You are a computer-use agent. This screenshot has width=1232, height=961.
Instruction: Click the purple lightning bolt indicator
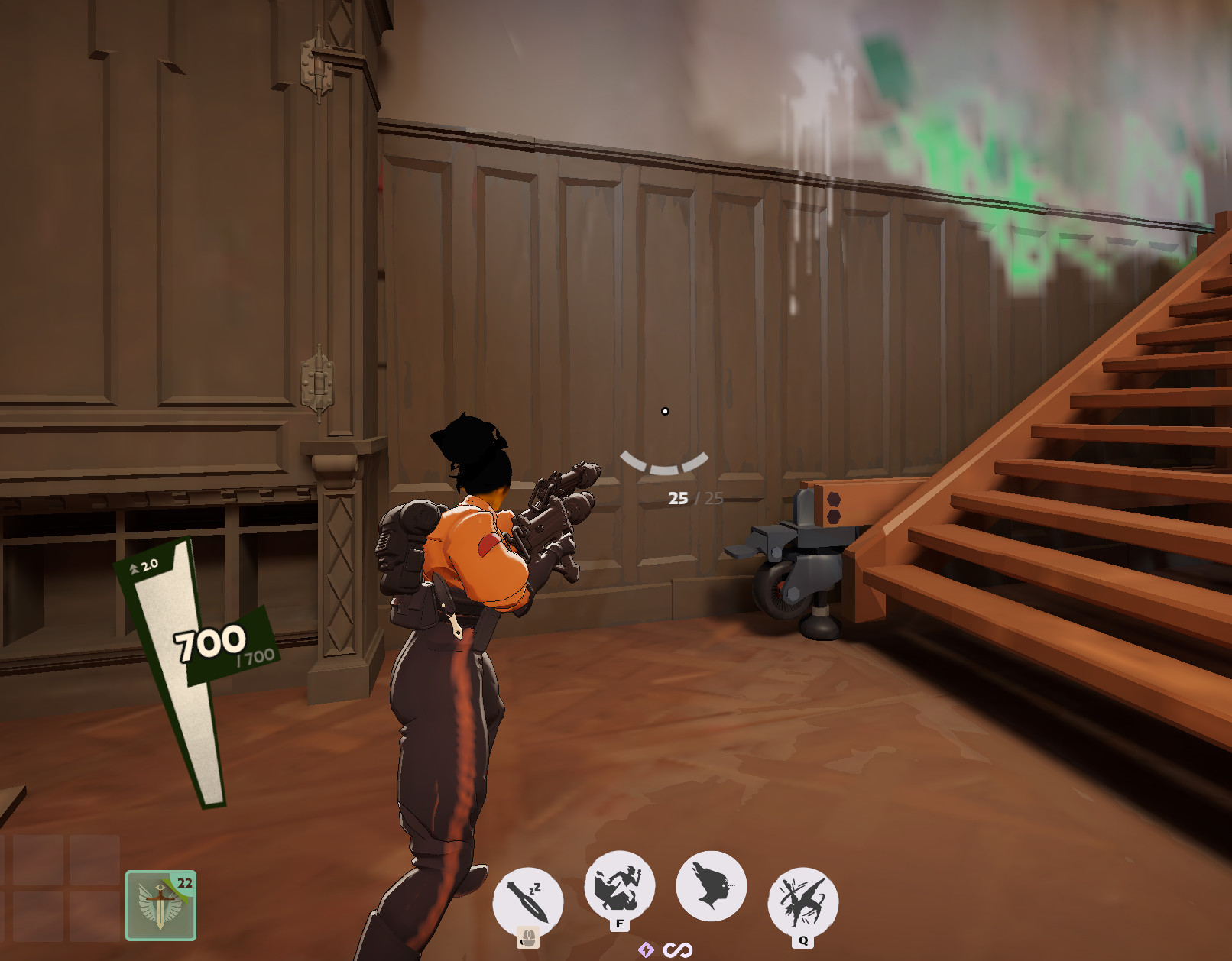[x=647, y=950]
